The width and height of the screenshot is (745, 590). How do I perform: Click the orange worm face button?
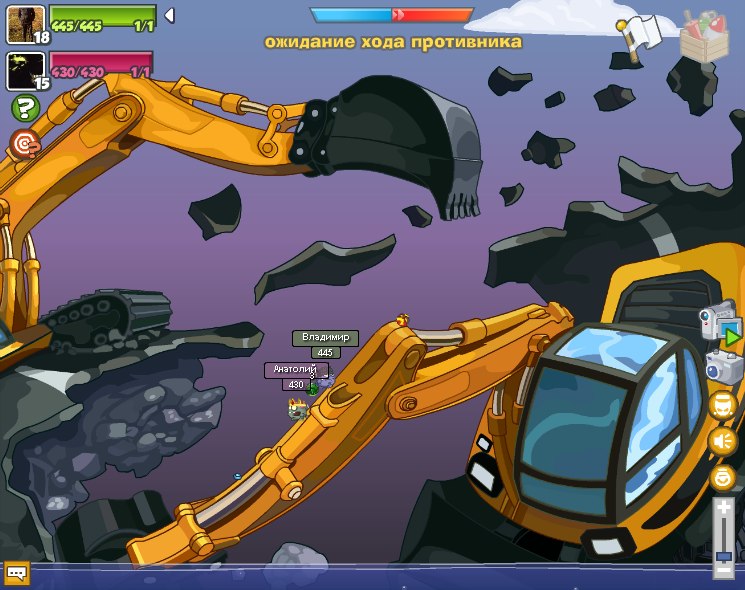pos(722,404)
